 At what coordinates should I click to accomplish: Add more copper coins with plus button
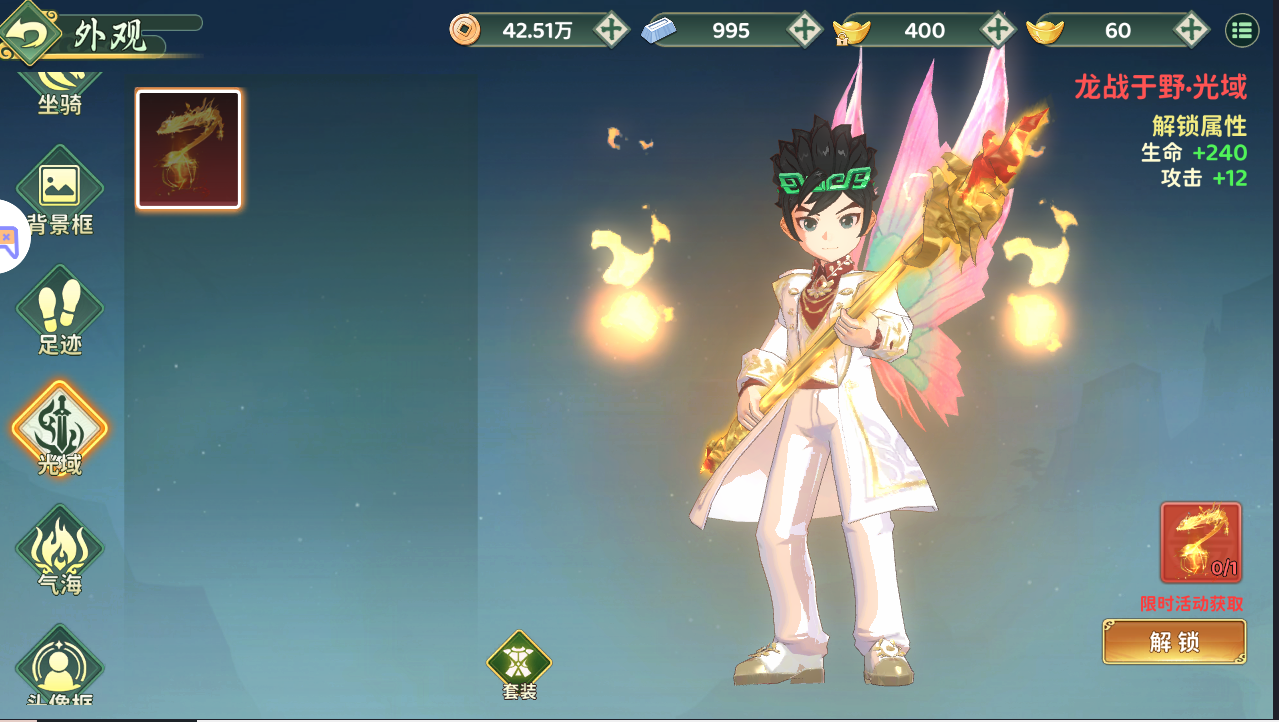pyautogui.click(x=611, y=30)
